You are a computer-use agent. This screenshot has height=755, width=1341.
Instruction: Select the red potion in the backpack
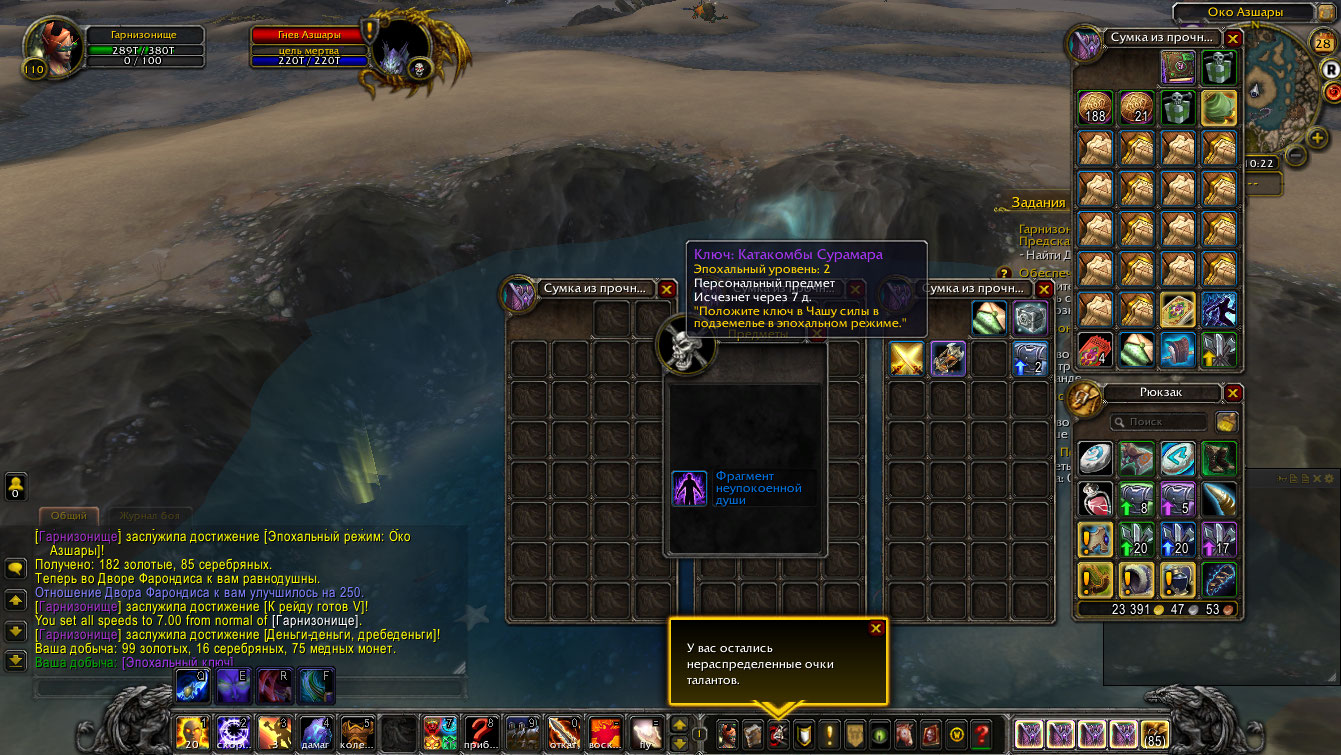point(1097,498)
